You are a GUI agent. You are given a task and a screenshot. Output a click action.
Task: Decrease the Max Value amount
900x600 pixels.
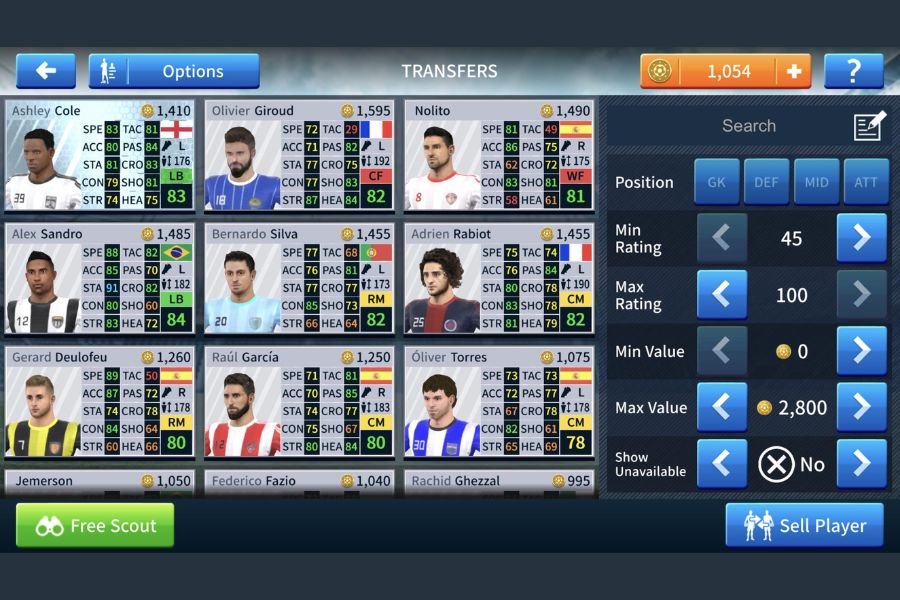722,407
